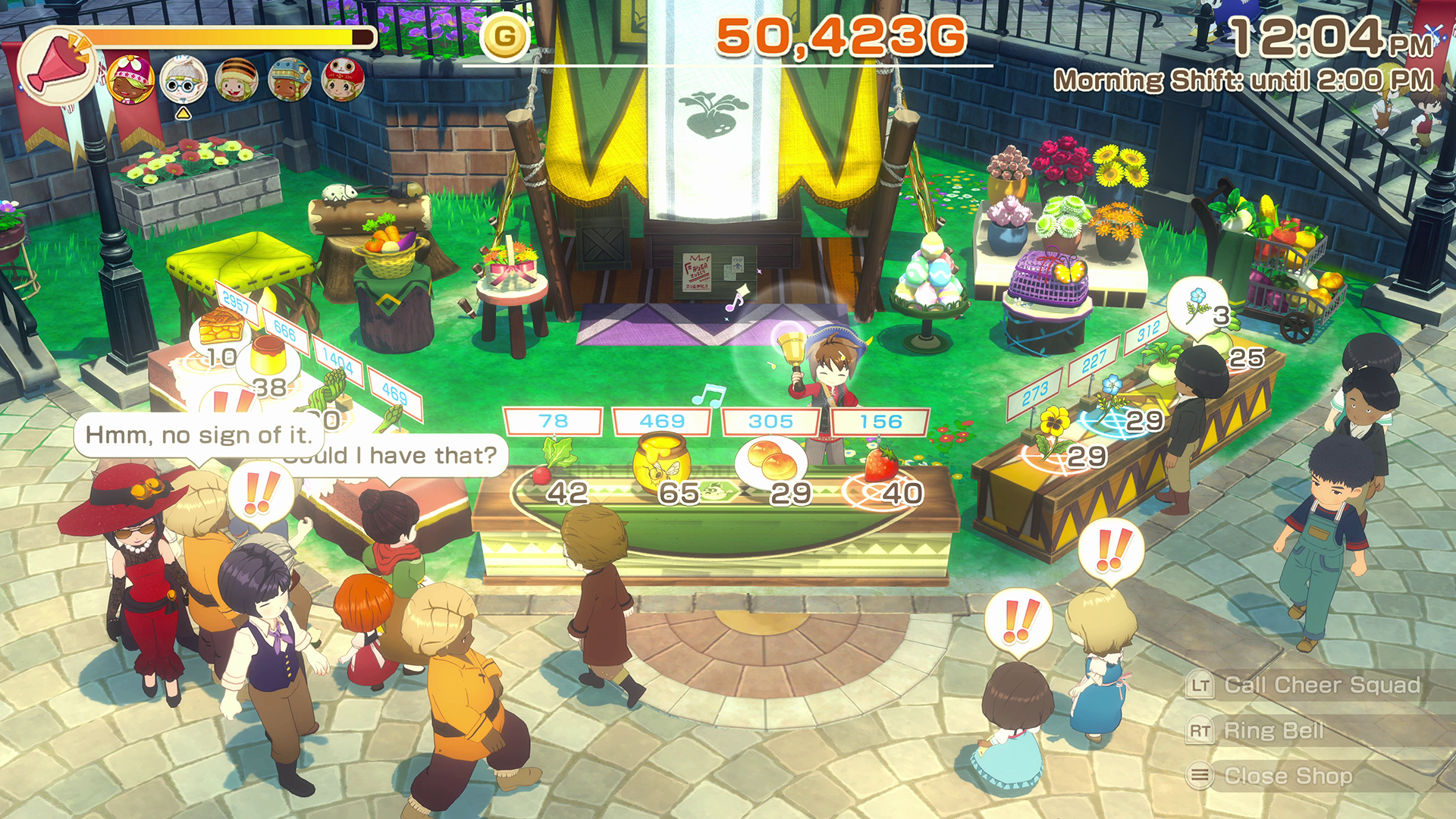Choose the bread rolls priced at 305

point(769,462)
